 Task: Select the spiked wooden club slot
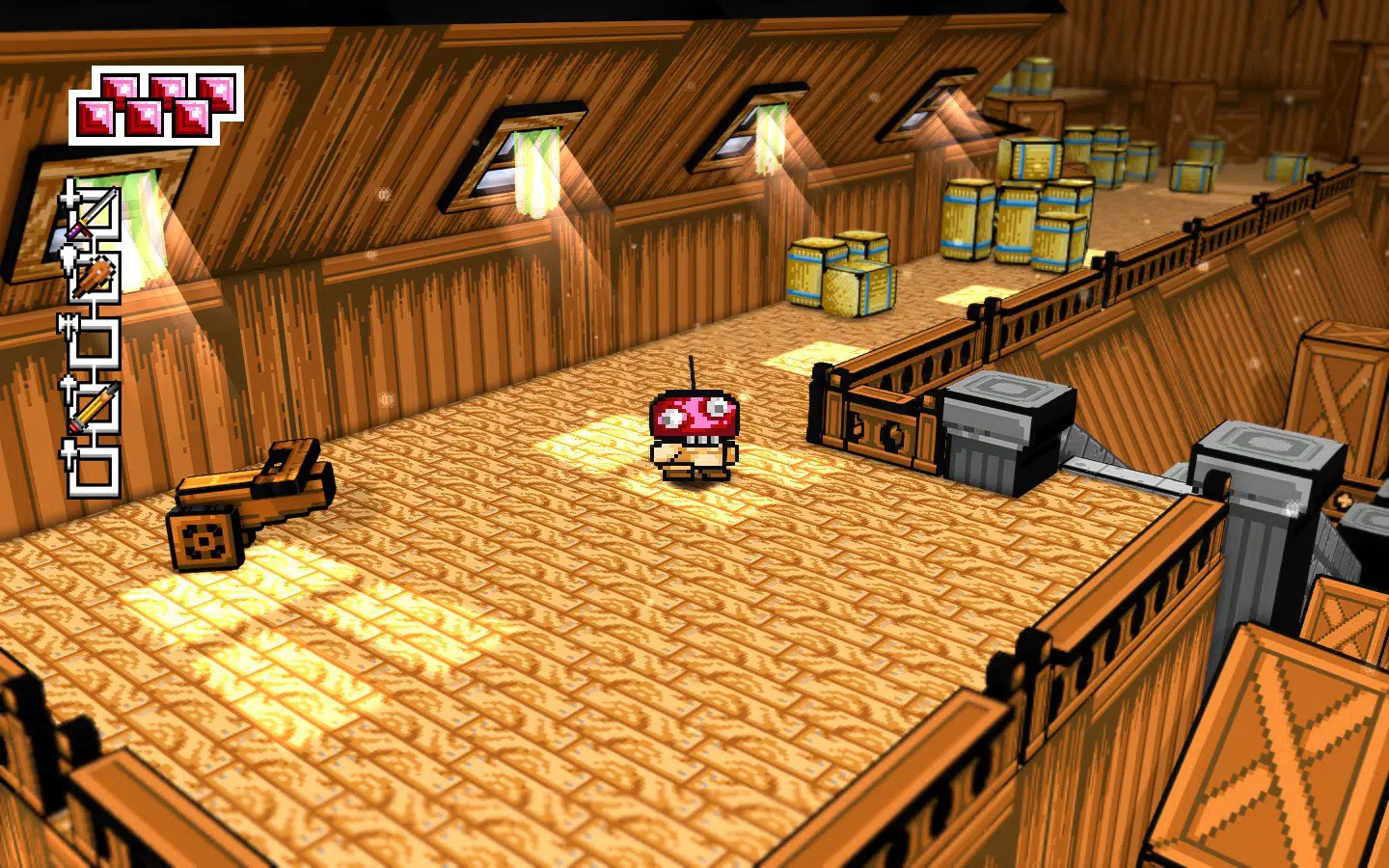[x=94, y=277]
